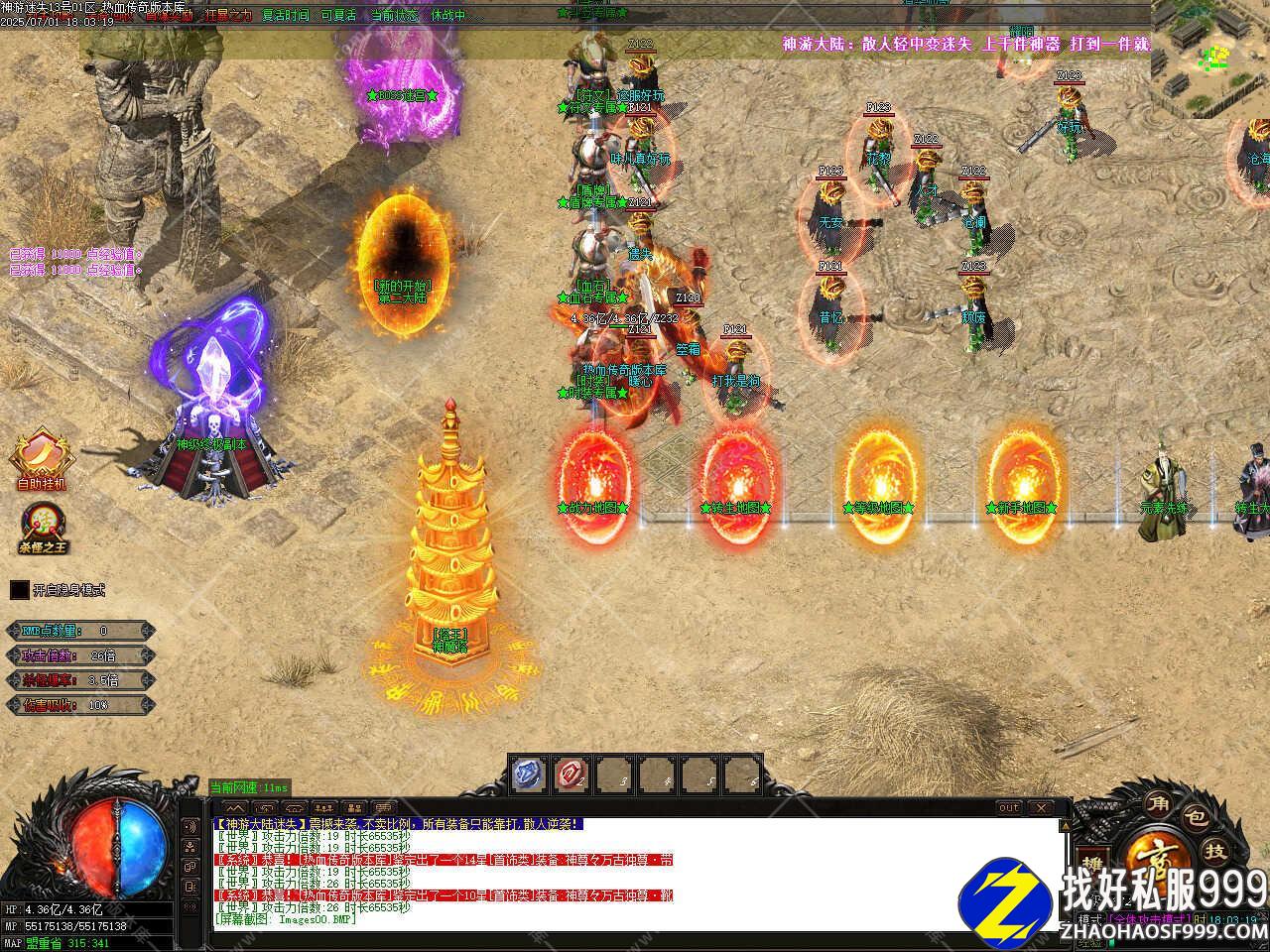Open the bag with the 包 button
The width and height of the screenshot is (1270, 952).
pos(1197,819)
